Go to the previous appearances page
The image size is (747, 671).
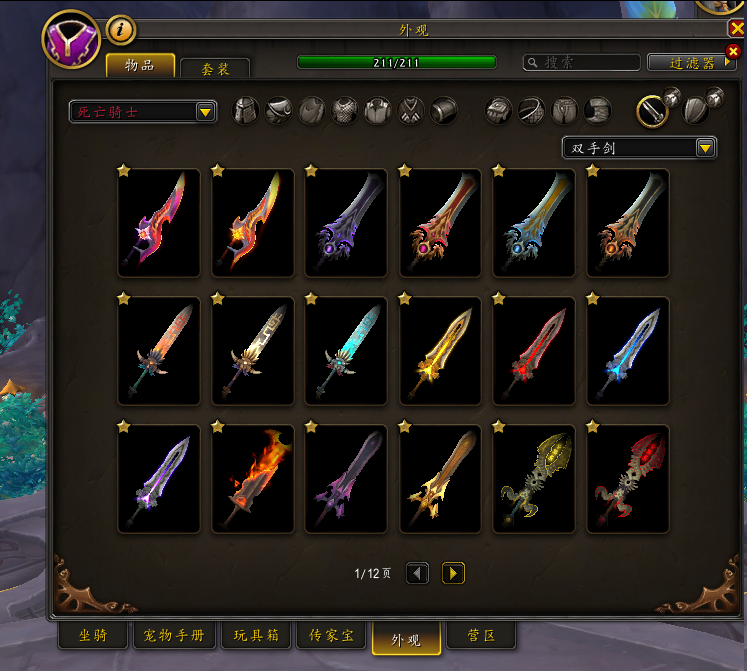418,573
